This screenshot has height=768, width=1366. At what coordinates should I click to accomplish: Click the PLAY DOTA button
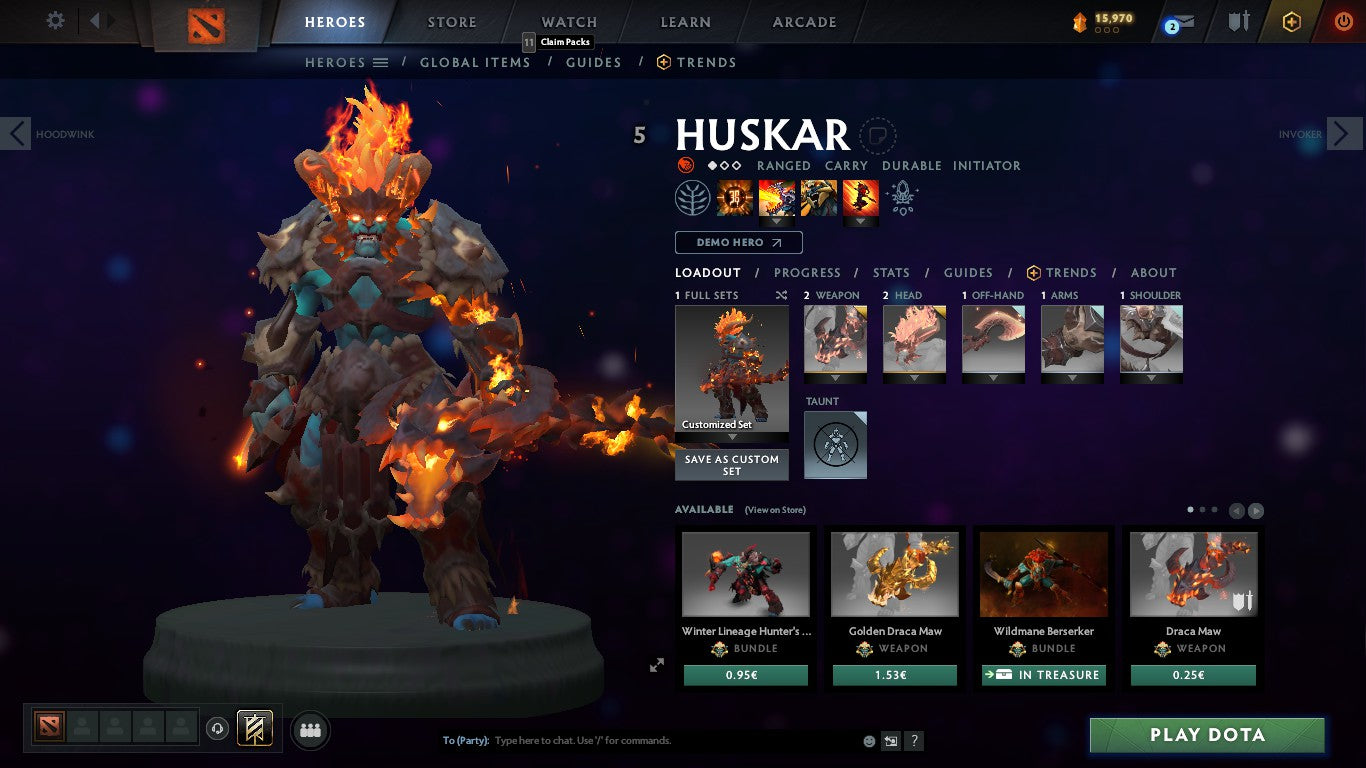(1207, 735)
